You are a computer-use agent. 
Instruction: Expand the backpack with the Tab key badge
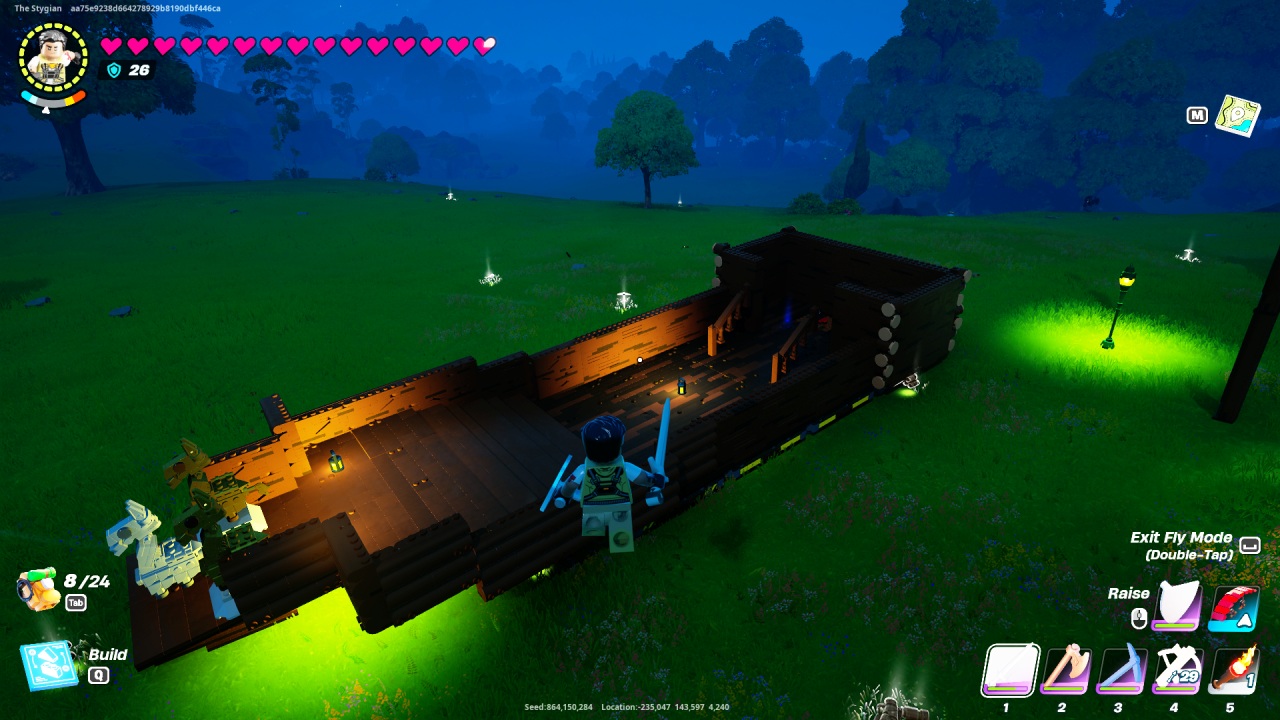pyautogui.click(x=75, y=602)
